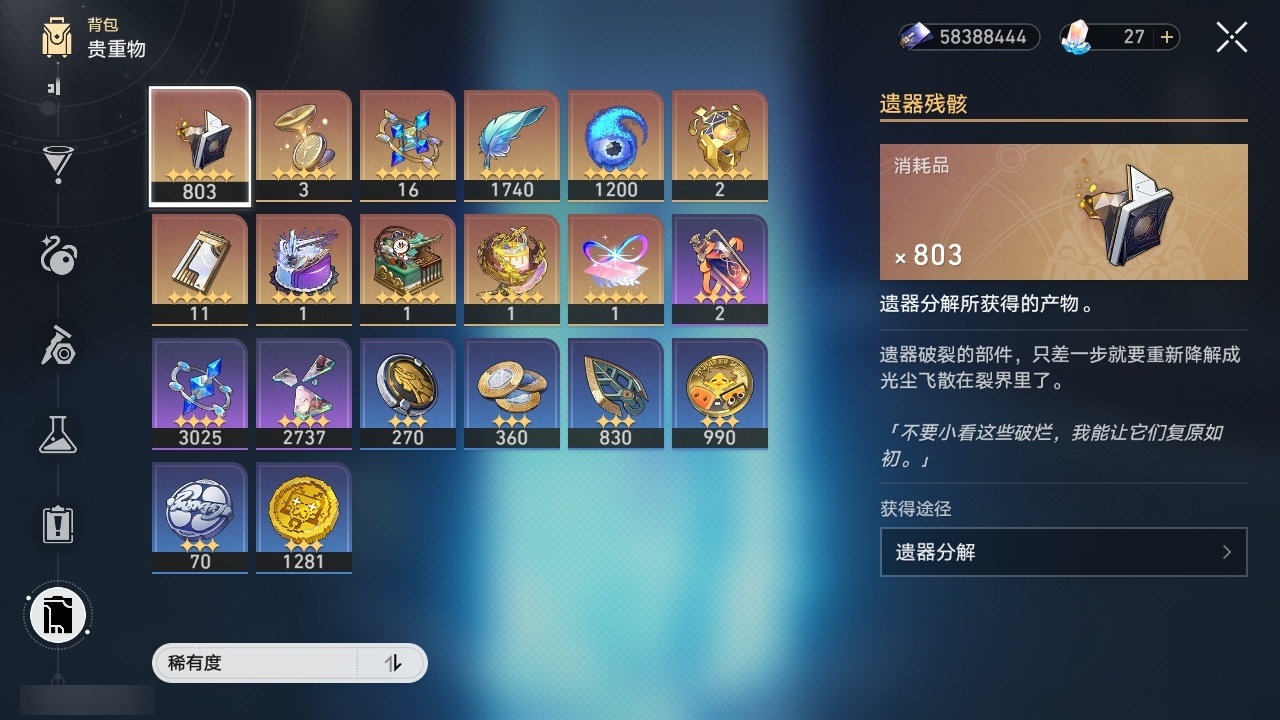Select the 遗器残骸 item showing 803
This screenshot has width=1280, height=720.
199,145
